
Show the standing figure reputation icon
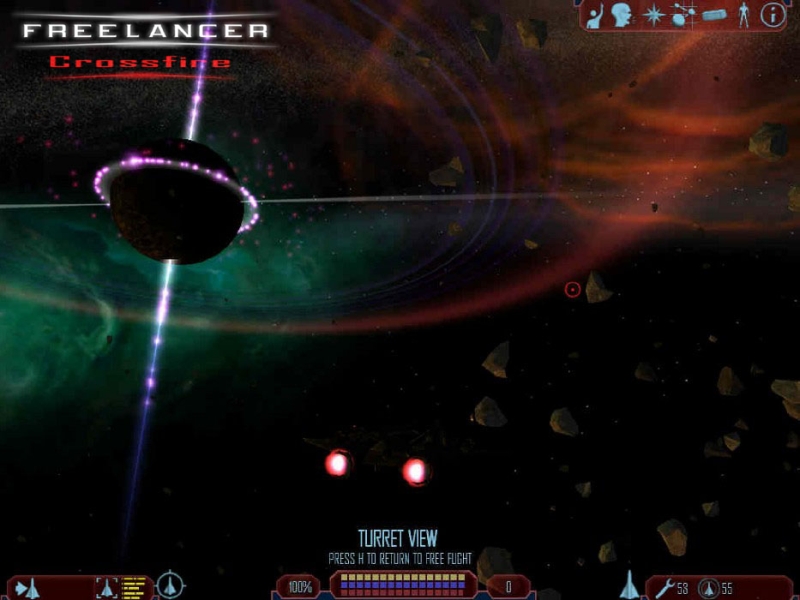click(x=742, y=15)
